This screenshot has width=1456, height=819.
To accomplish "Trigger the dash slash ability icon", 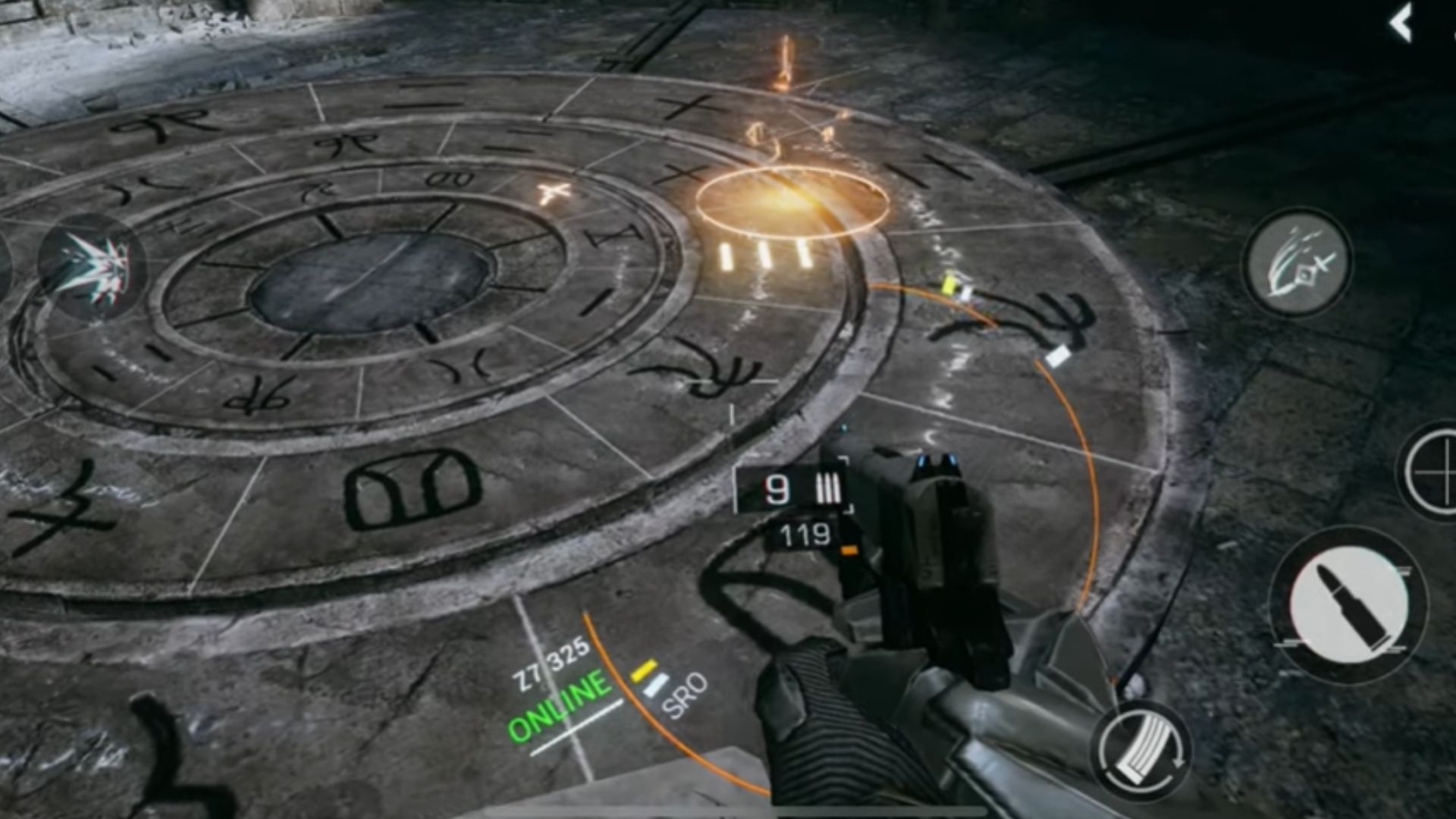I will (1298, 262).
